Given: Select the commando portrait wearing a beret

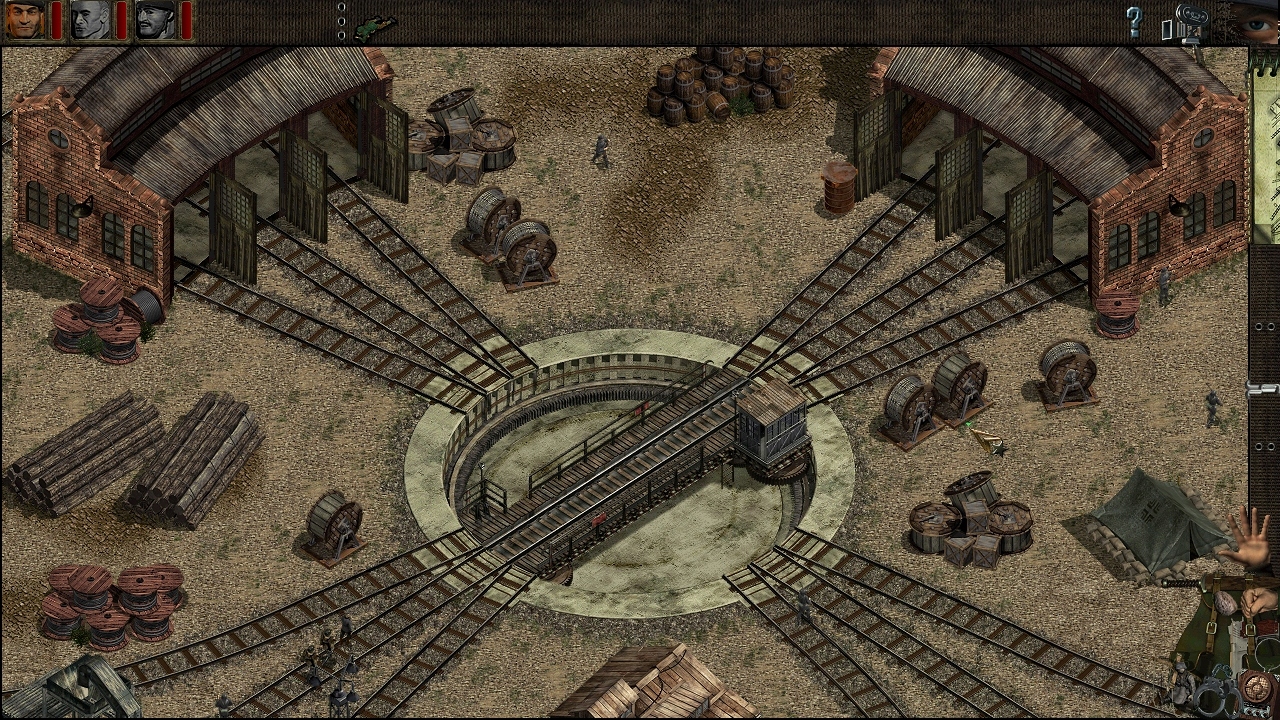Looking at the screenshot, I should [x=25, y=19].
